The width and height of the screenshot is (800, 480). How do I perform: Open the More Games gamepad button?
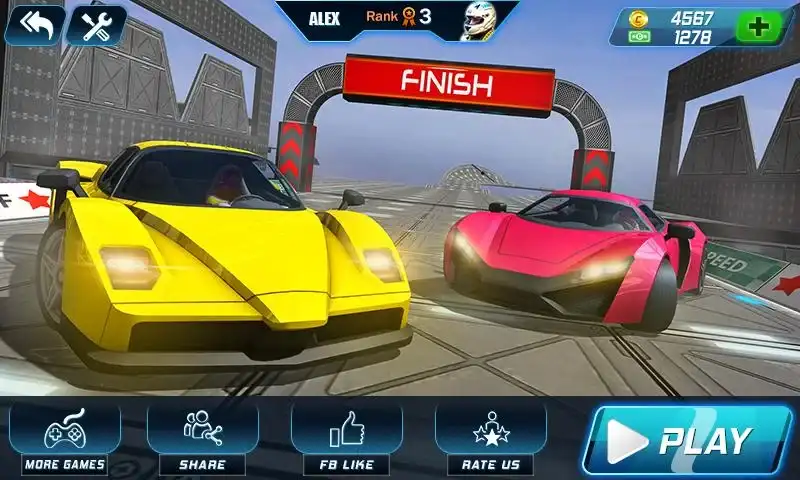pyautogui.click(x=65, y=437)
